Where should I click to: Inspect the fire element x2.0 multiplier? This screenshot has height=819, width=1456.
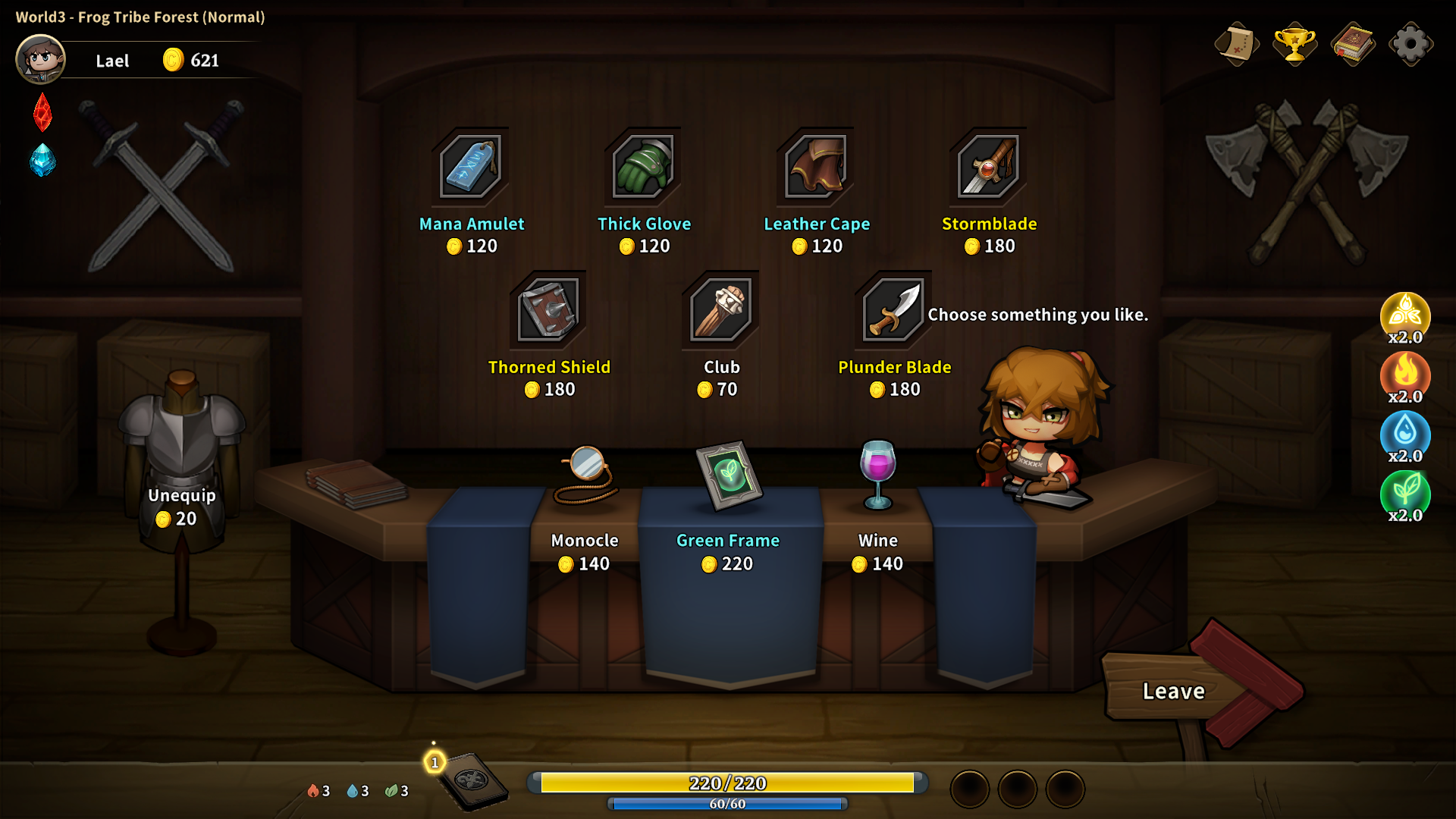click(x=1405, y=376)
